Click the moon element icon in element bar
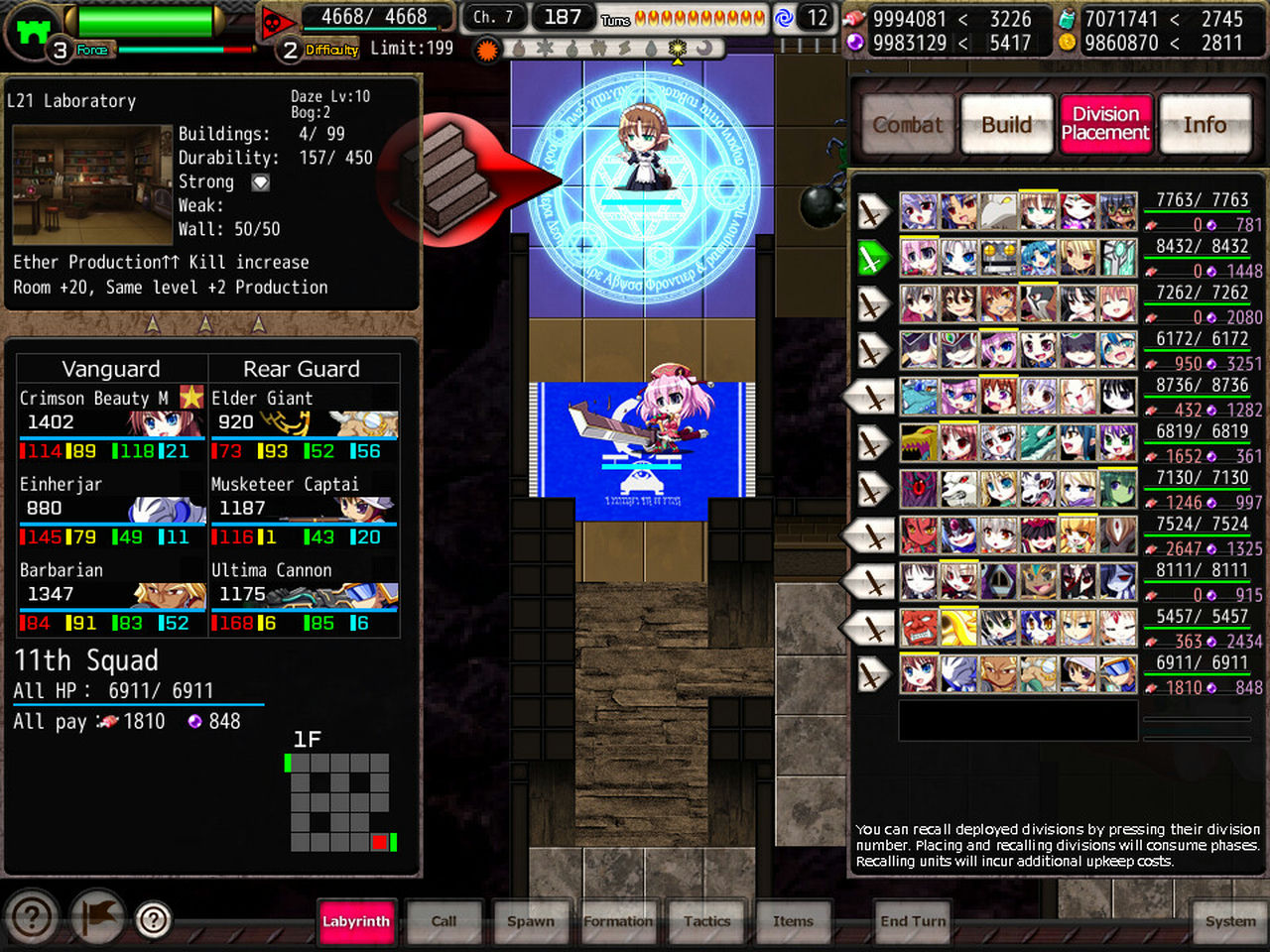Image resolution: width=1270 pixels, height=952 pixels. click(706, 48)
